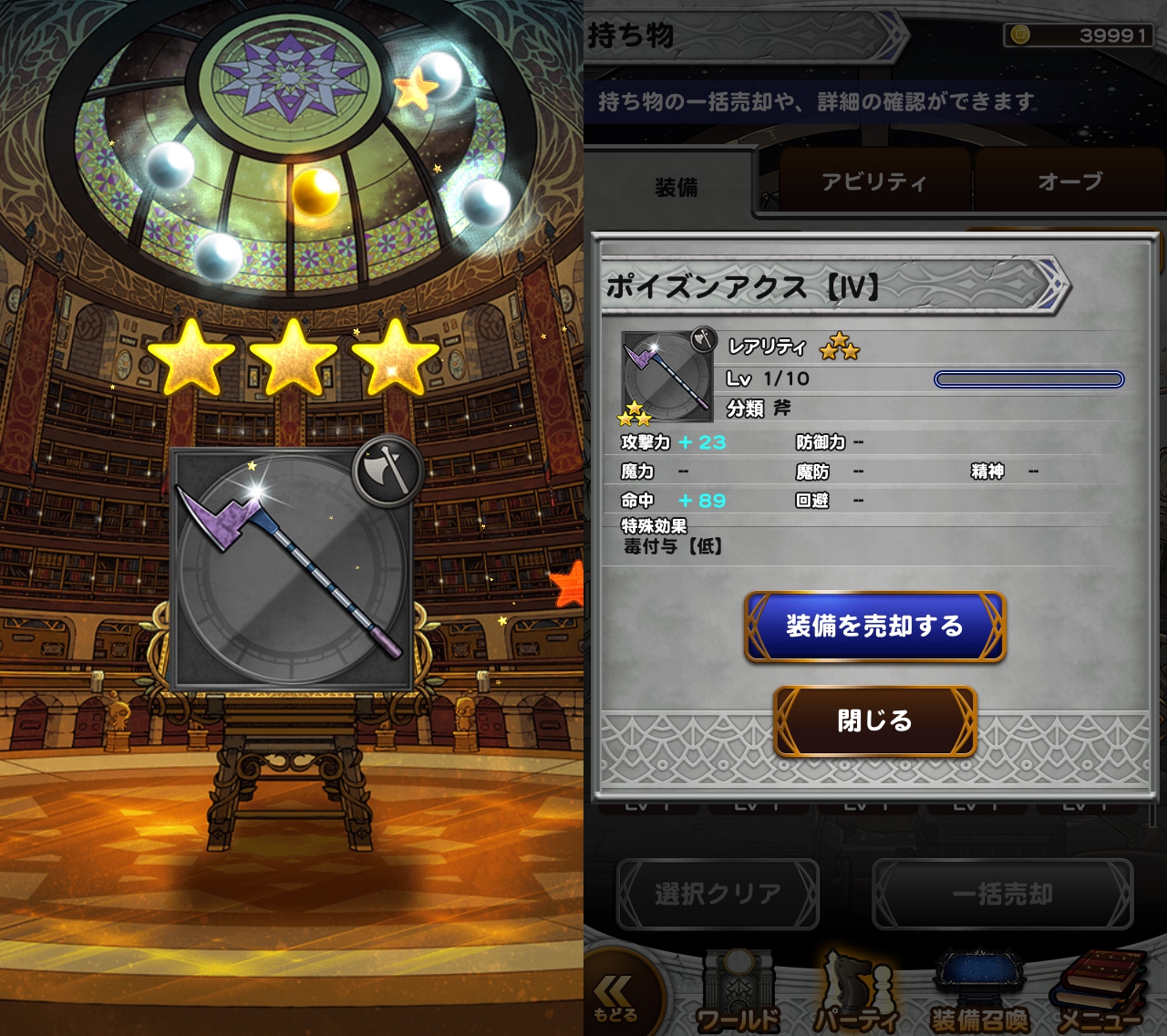This screenshot has height=1036, width=1167.
Task: Tap the summoned Poison Axe card
Action: point(292,568)
